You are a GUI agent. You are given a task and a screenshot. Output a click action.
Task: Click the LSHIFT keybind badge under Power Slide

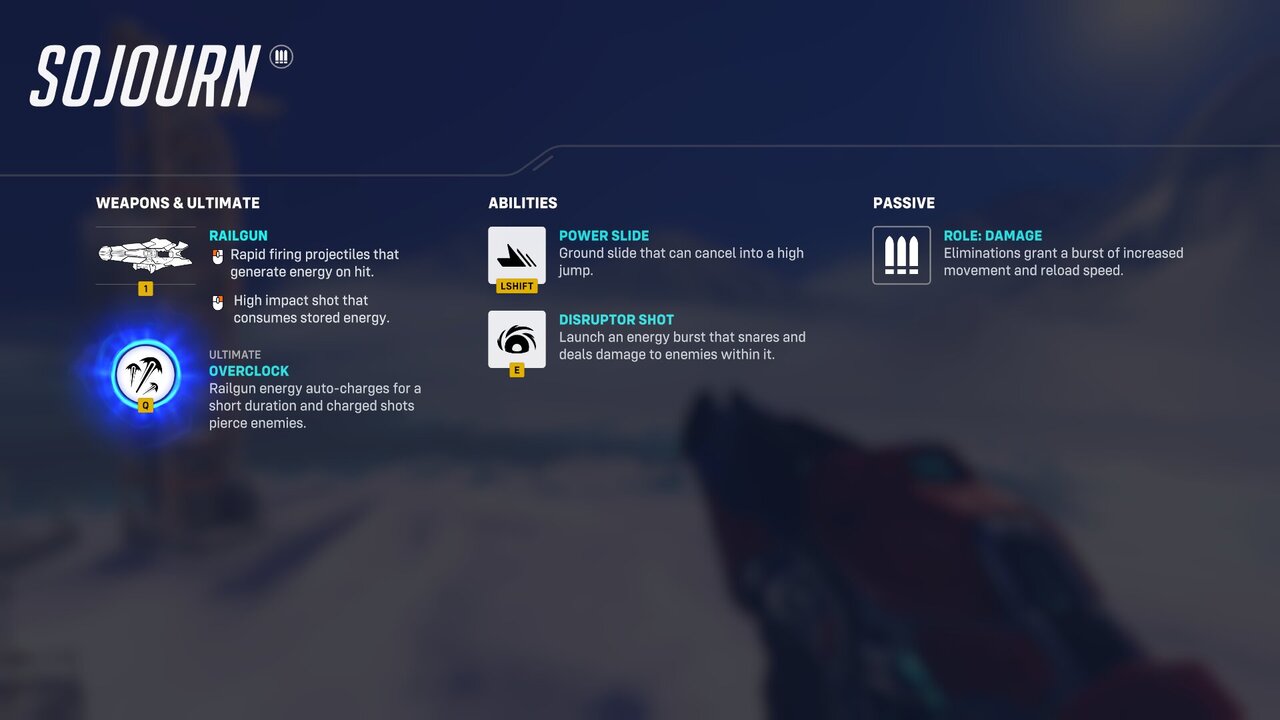pos(516,286)
